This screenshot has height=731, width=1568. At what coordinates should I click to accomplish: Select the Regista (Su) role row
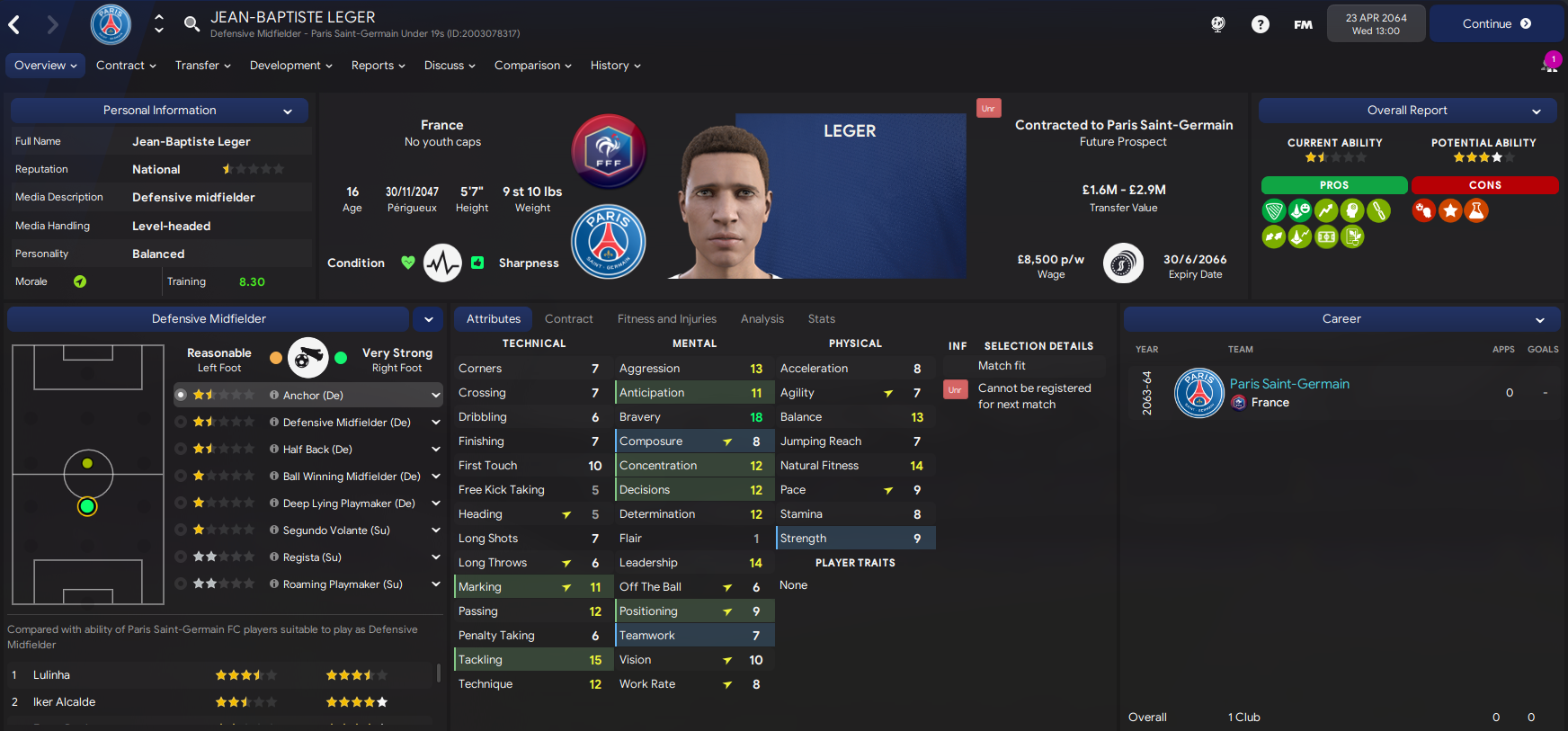pyautogui.click(x=311, y=557)
